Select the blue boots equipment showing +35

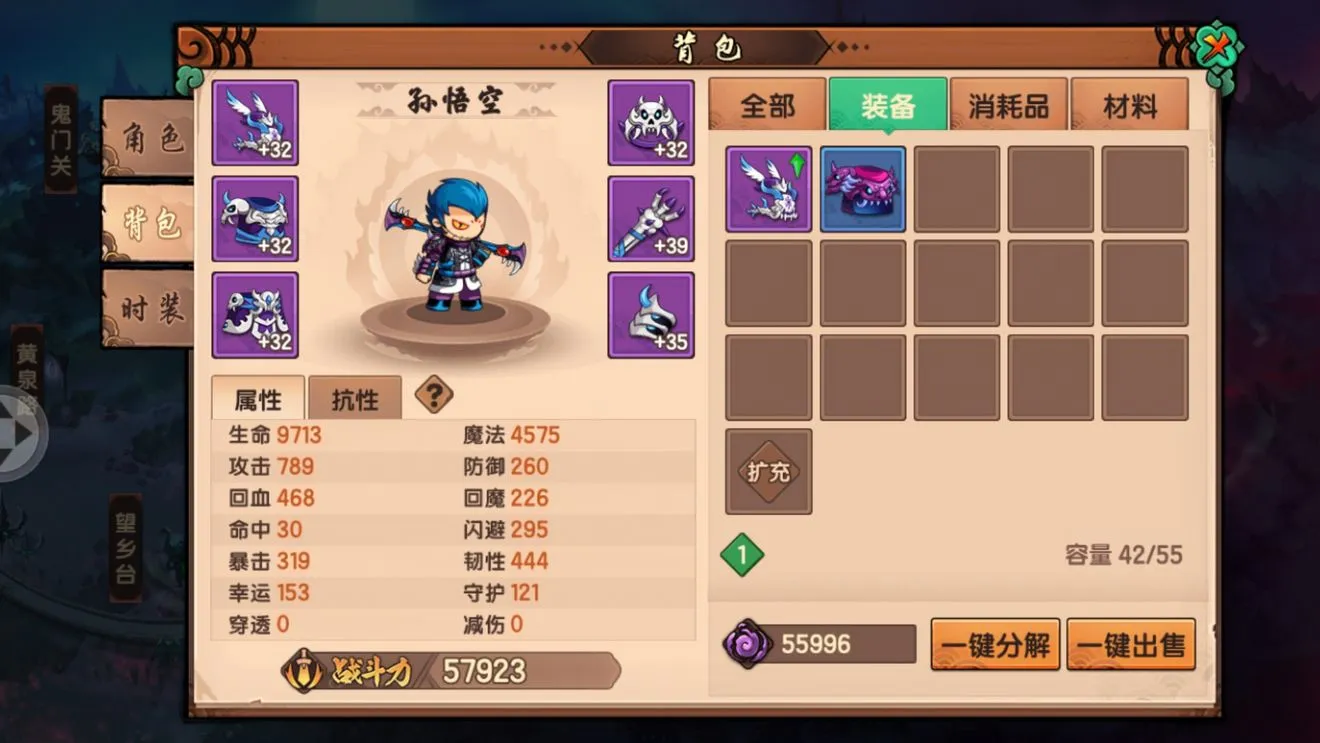[651, 315]
